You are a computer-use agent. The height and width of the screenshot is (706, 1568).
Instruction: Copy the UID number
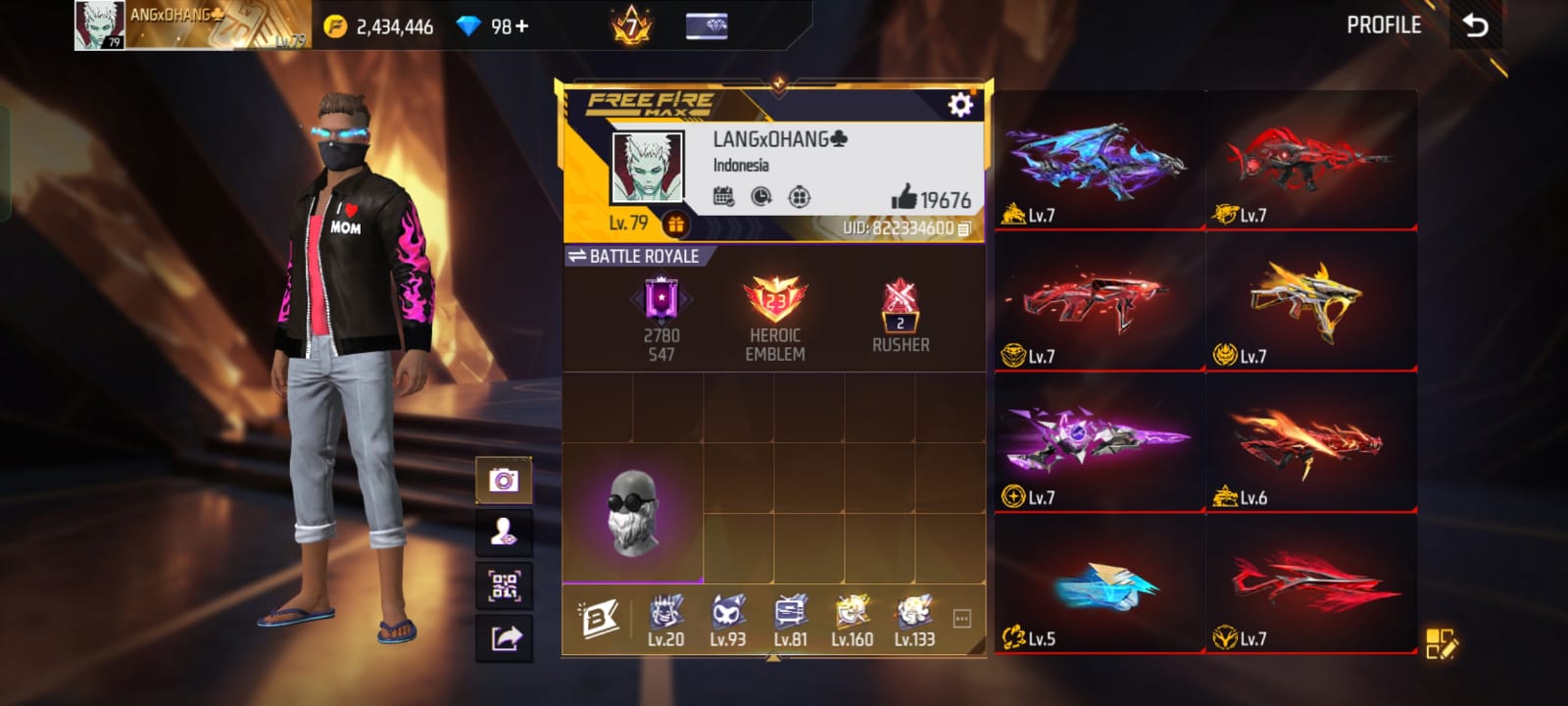click(x=964, y=228)
